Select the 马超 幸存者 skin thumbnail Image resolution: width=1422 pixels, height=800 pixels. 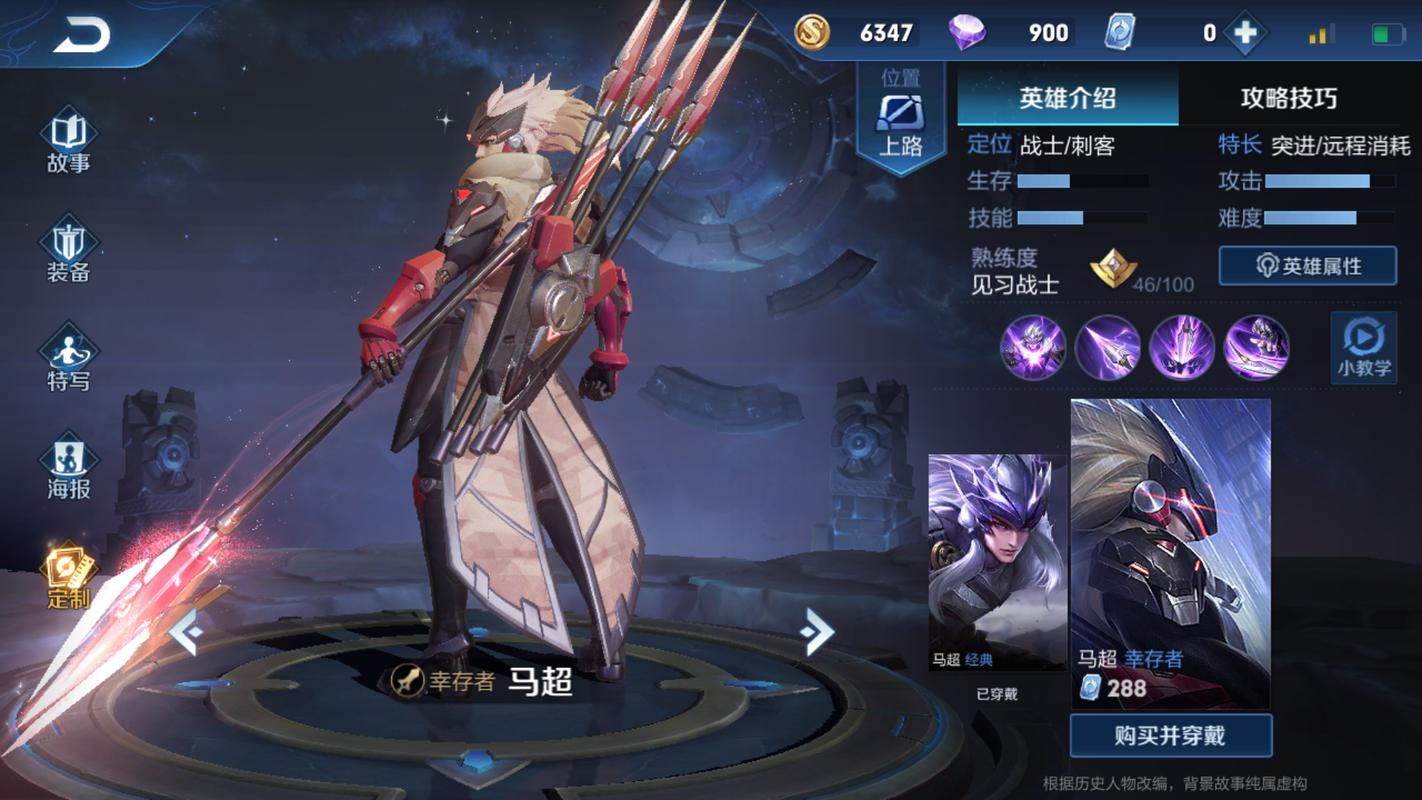pos(1170,553)
